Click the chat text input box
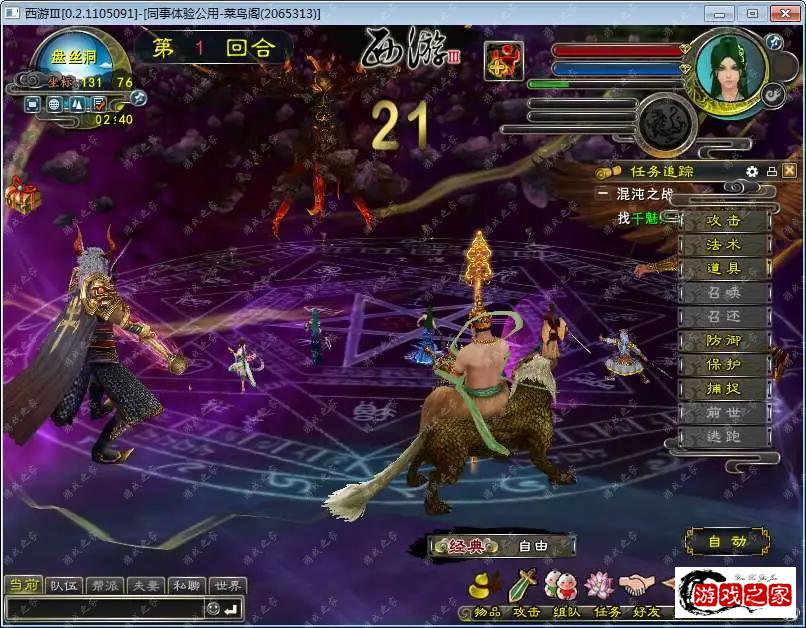This screenshot has height=628, width=806. click(x=104, y=608)
